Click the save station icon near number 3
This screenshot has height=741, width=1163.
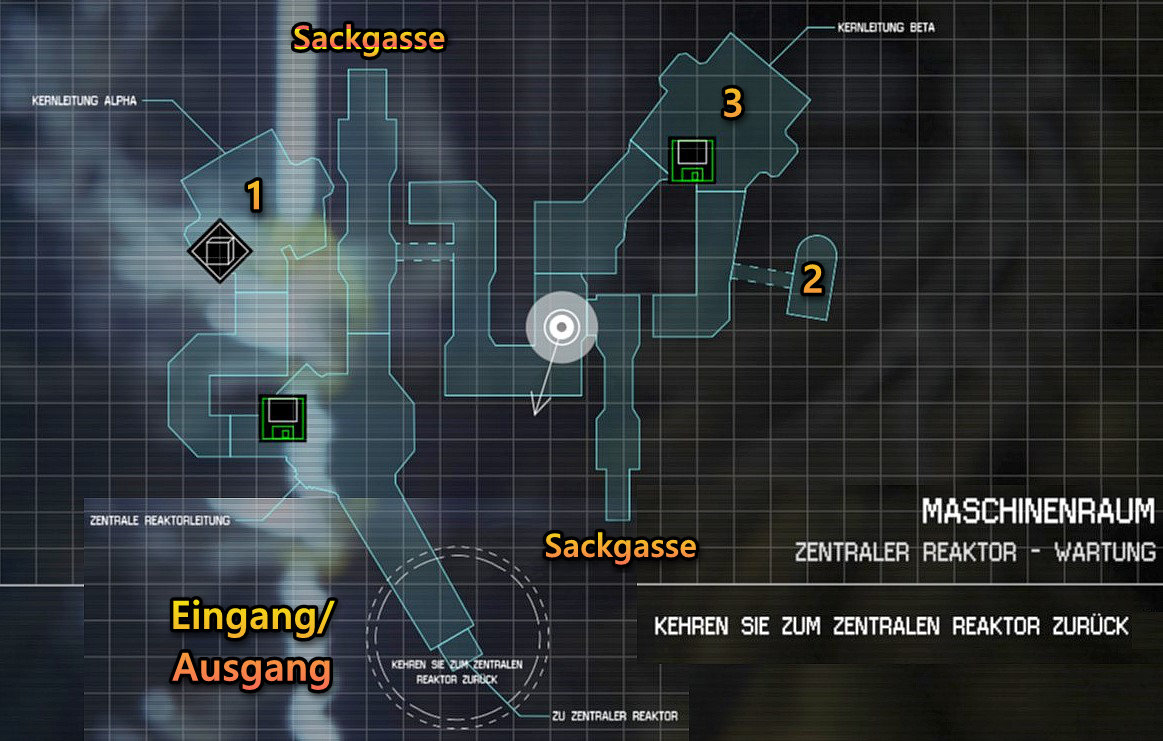692,160
